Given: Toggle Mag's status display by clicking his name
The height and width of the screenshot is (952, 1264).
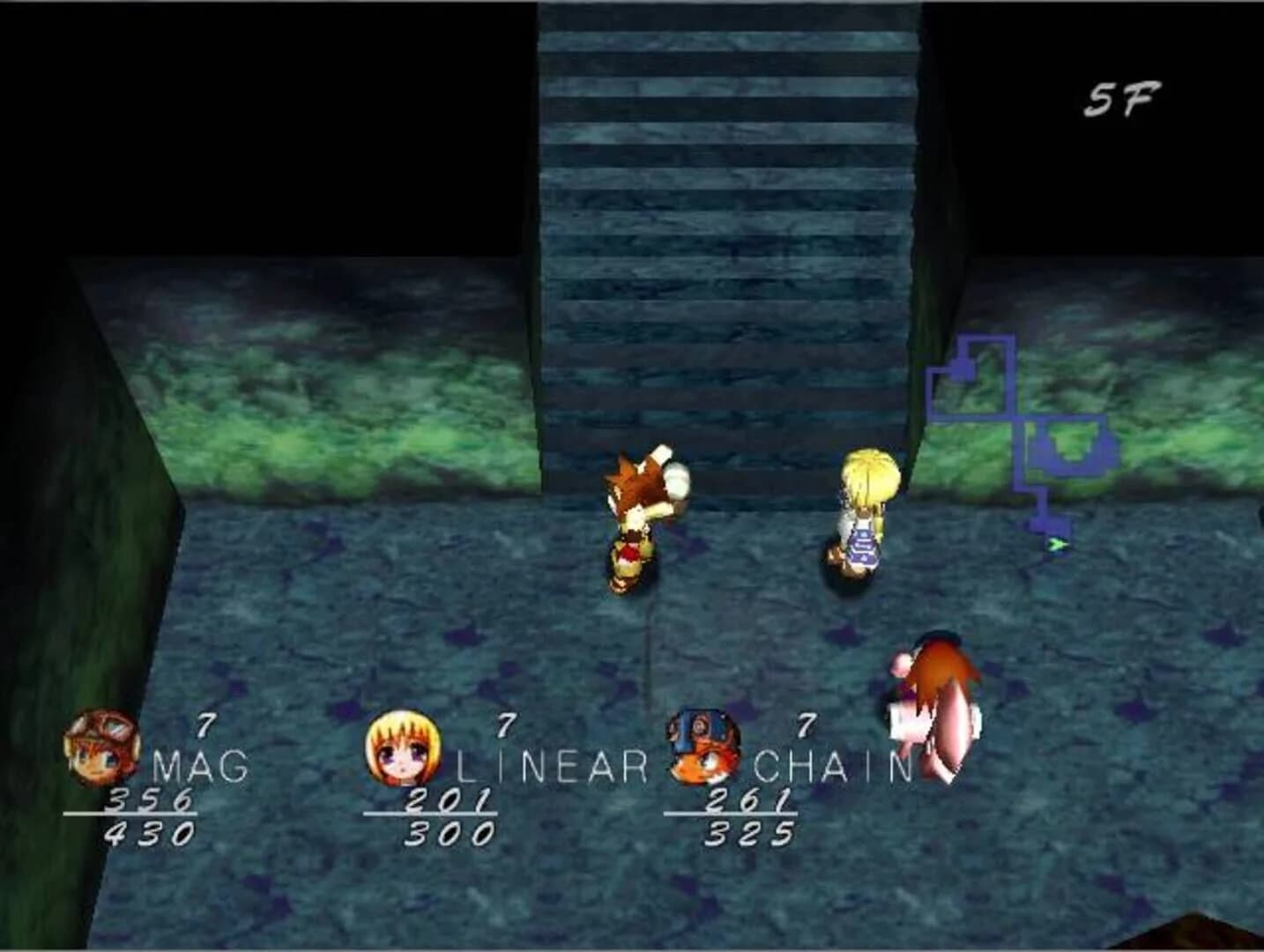Looking at the screenshot, I should click(x=199, y=765).
